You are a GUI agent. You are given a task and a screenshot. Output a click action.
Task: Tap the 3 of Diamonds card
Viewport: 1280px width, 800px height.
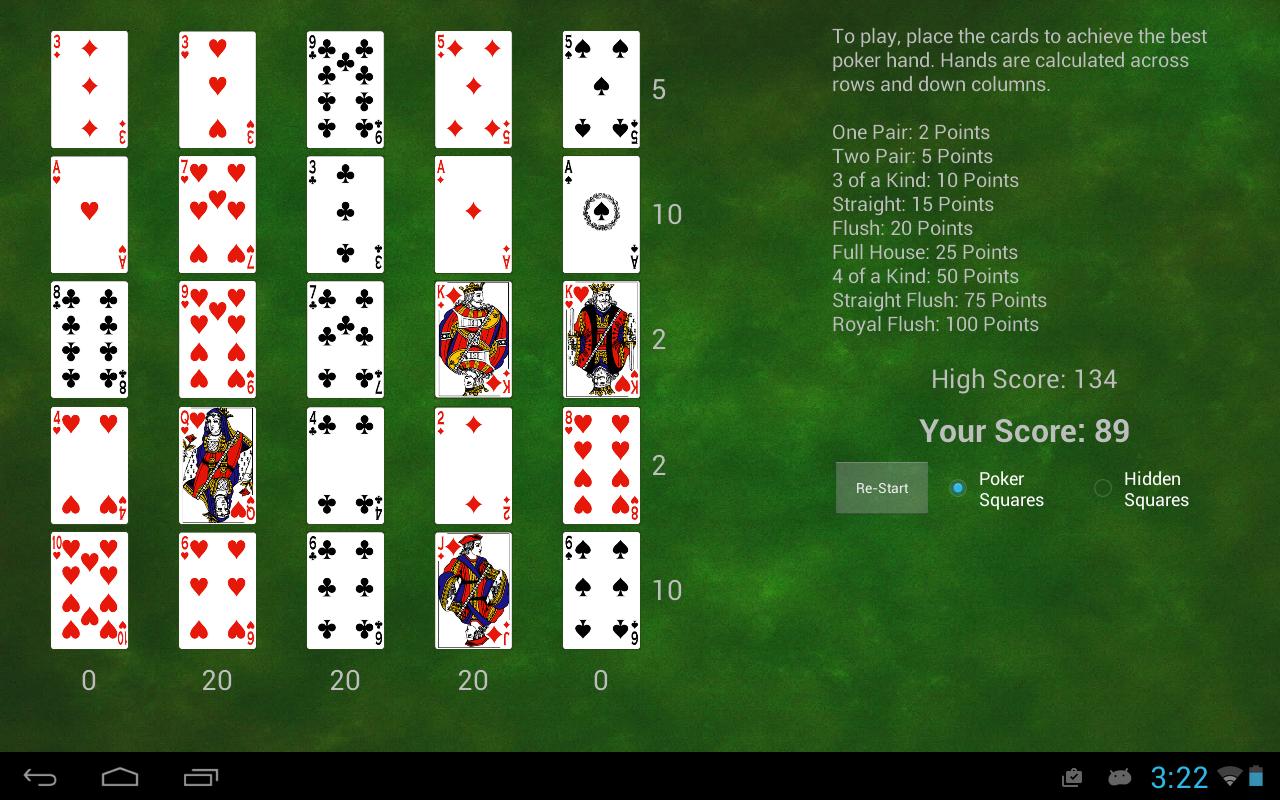tap(89, 90)
